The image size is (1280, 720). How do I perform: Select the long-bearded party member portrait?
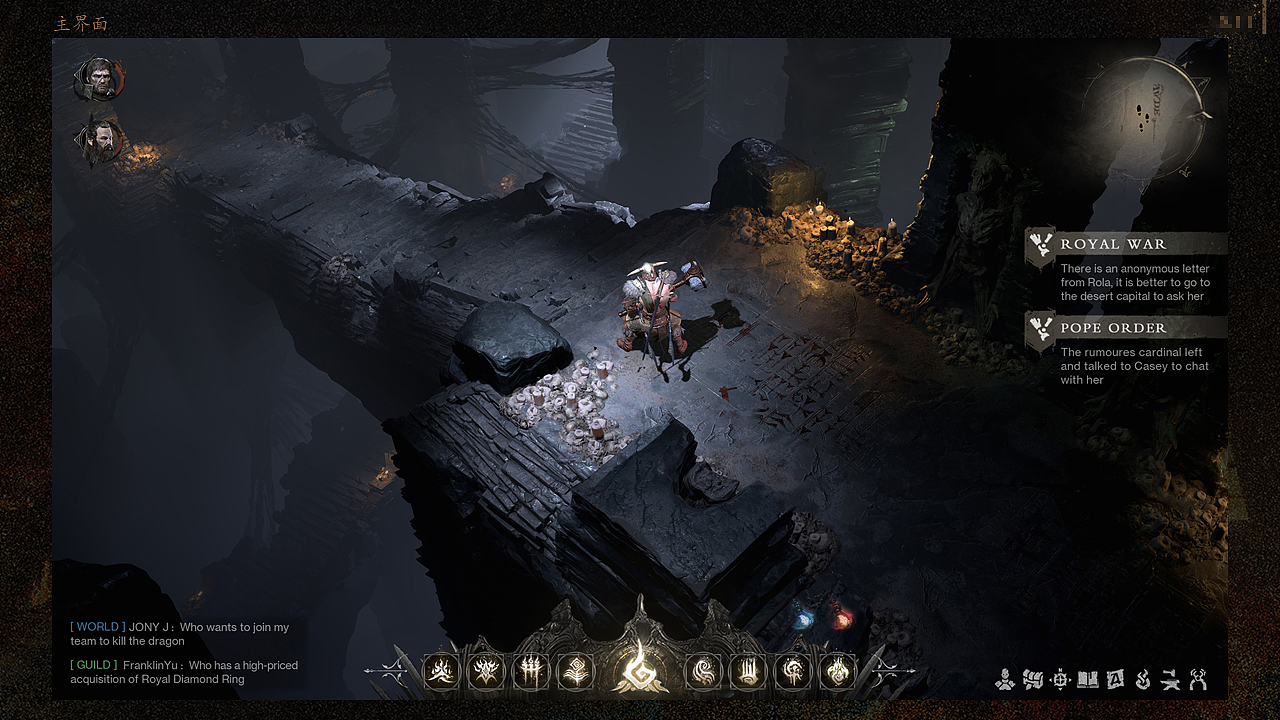(100, 142)
